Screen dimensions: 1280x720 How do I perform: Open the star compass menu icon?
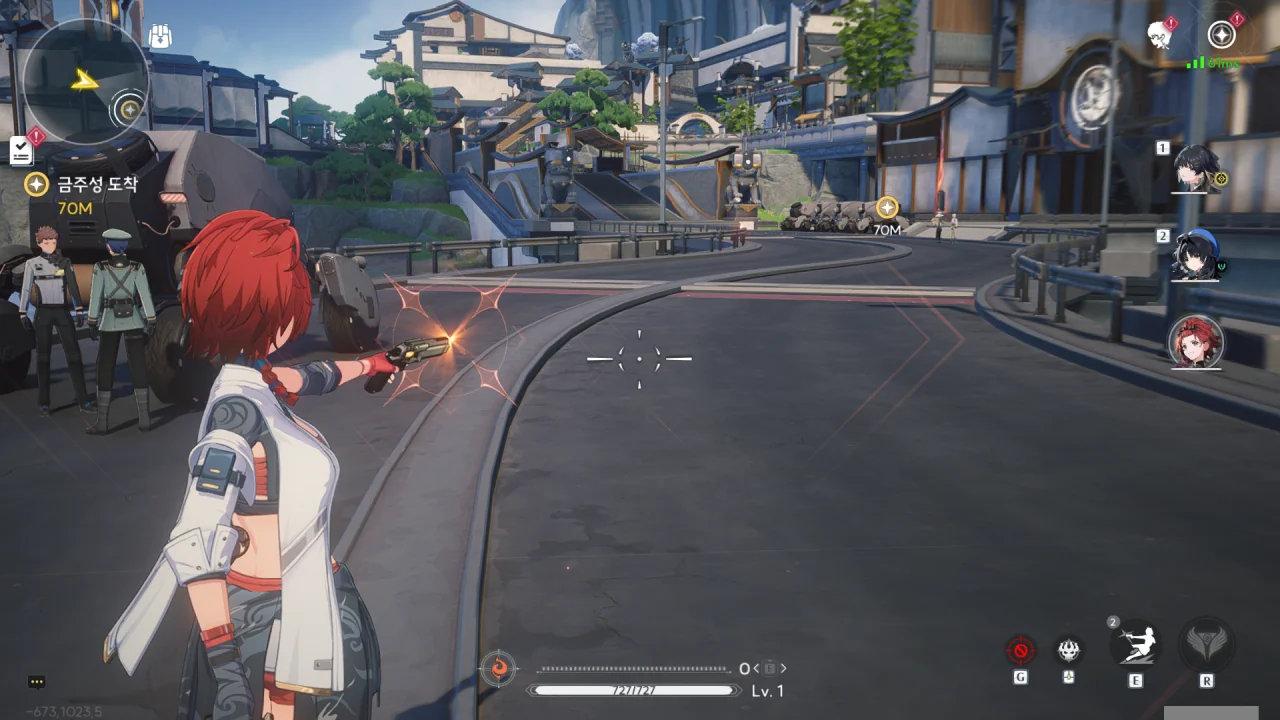point(1221,35)
